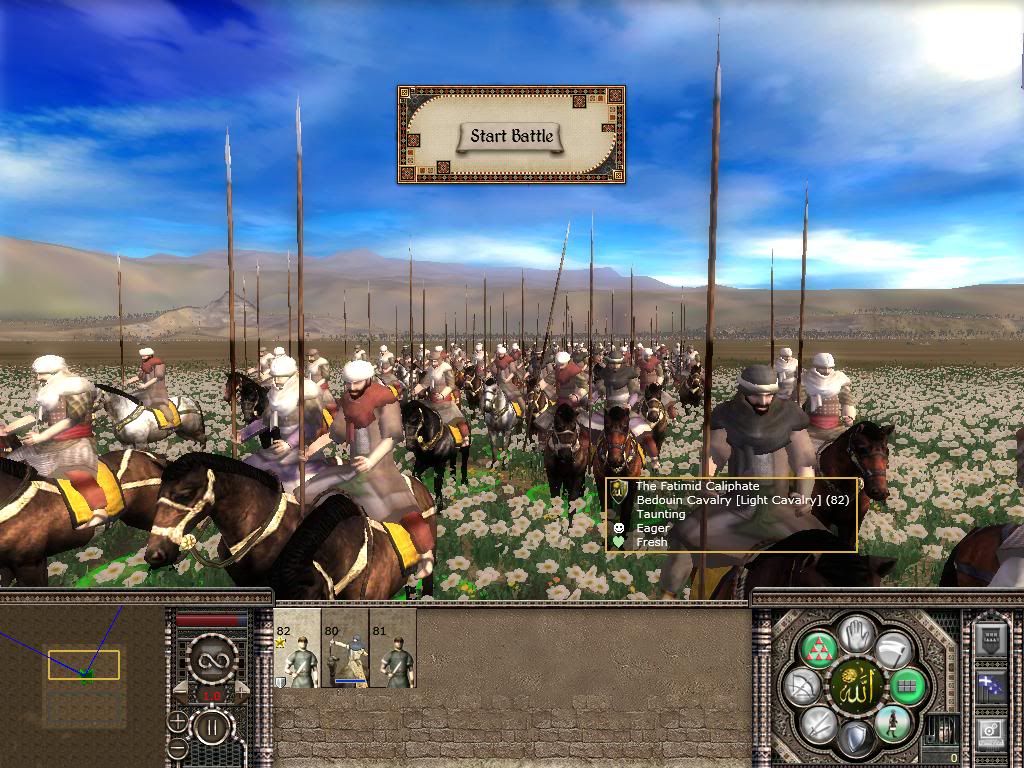Click the Start Battle button
1024x768 pixels.
pyautogui.click(x=512, y=136)
